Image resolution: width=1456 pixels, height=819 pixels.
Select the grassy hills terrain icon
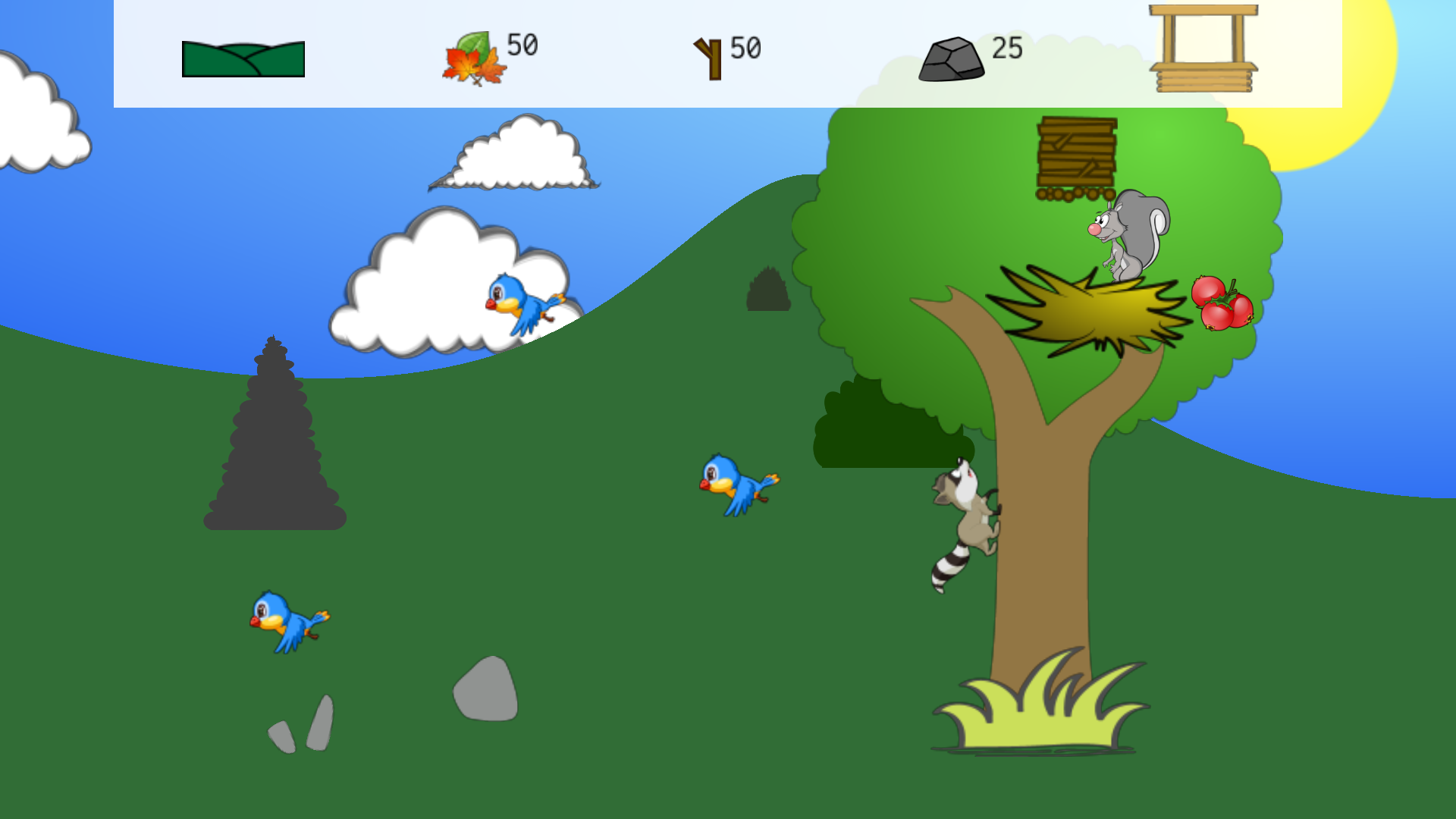[243, 60]
